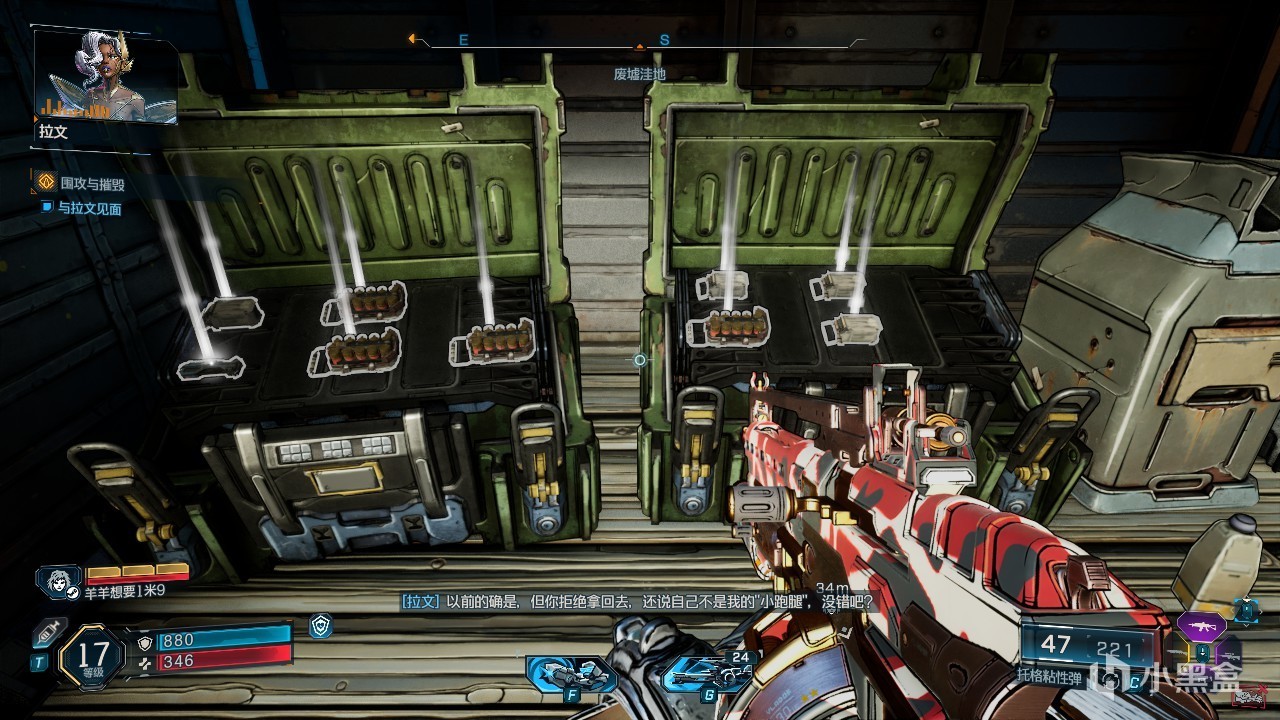Click the shield buff status icon
Viewport: 1280px width, 720px height.
coord(320,626)
